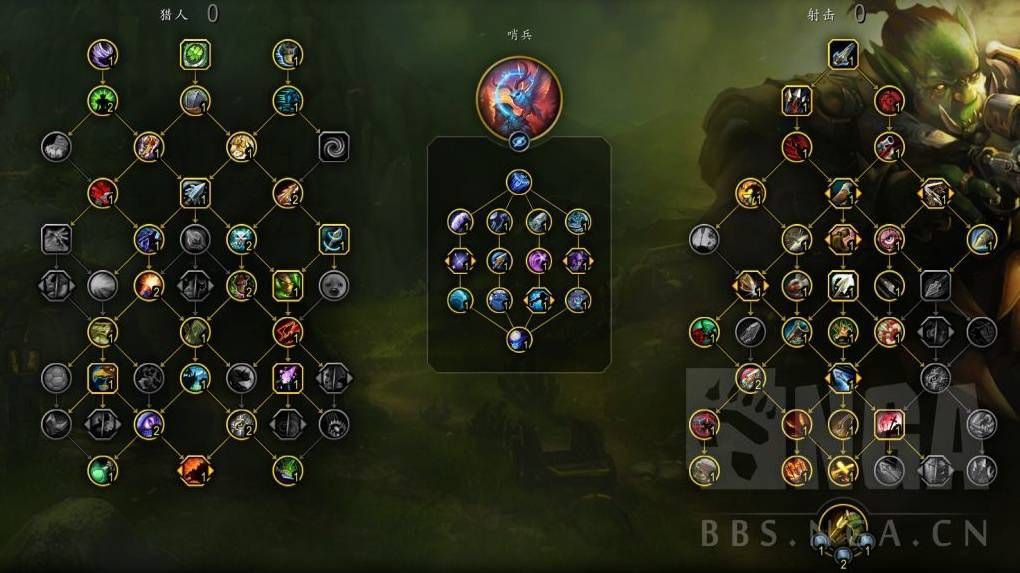This screenshot has width=1020, height=573.
Task: Select the top square node of the Marksmanship tree
Action: click(842, 53)
